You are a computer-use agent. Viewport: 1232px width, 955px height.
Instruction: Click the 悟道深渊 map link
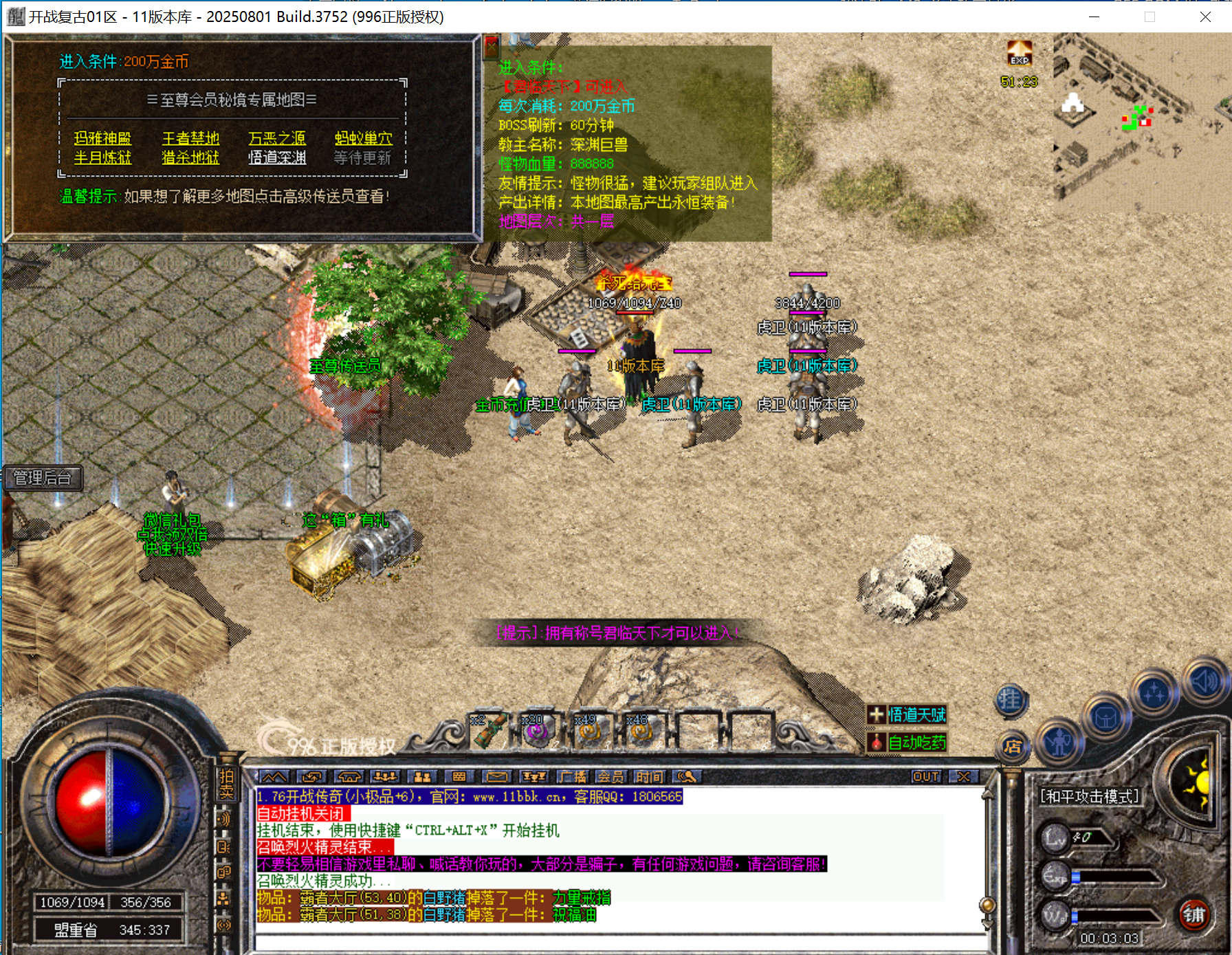pos(277,157)
